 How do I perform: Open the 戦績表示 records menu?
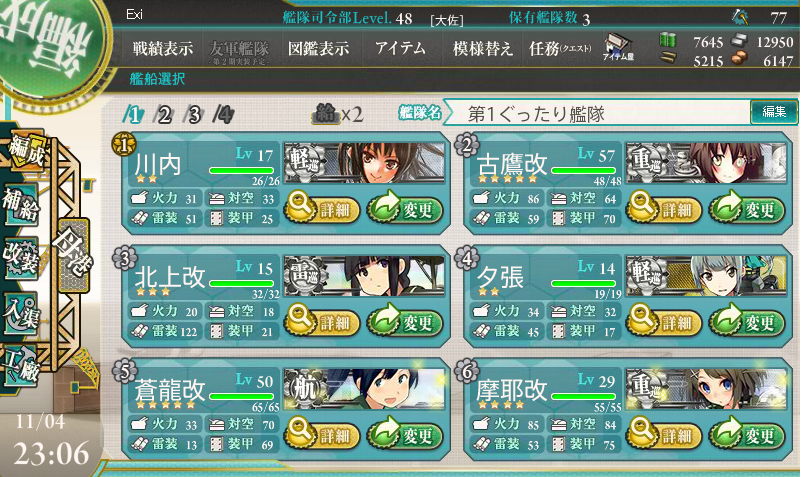click(x=163, y=49)
